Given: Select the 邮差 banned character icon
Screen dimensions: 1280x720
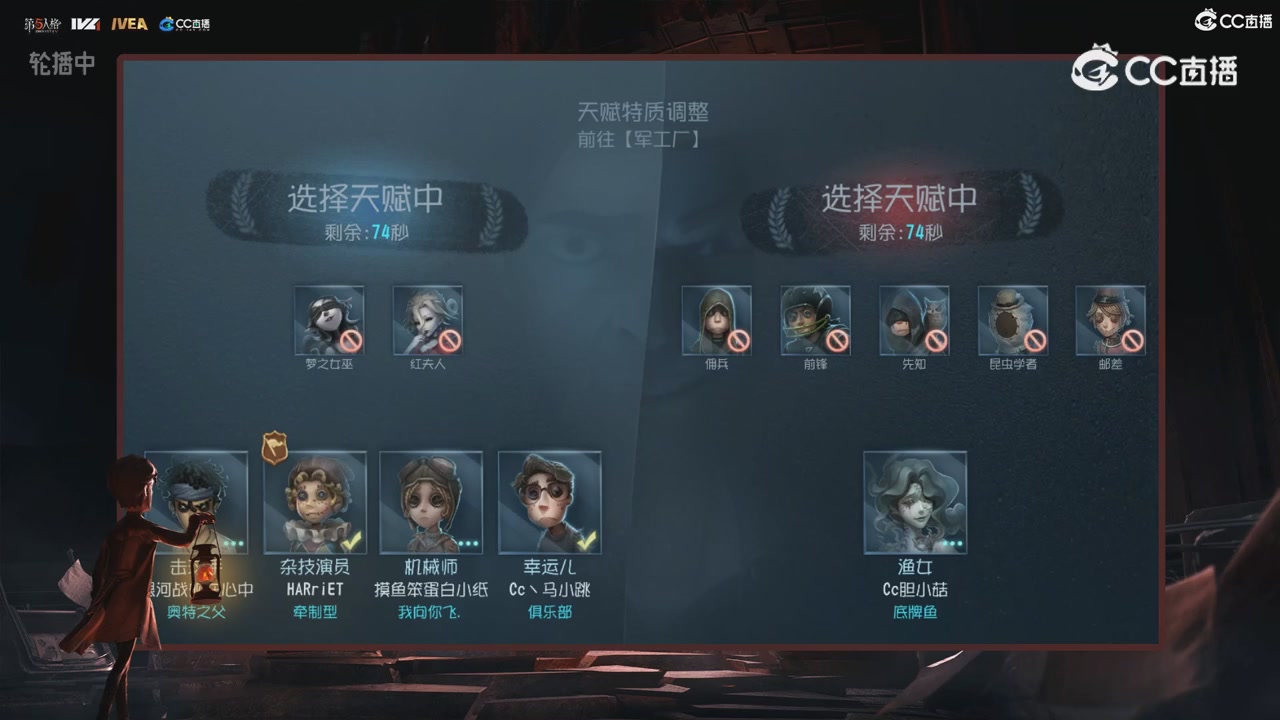Looking at the screenshot, I should pyautogui.click(x=1110, y=322).
